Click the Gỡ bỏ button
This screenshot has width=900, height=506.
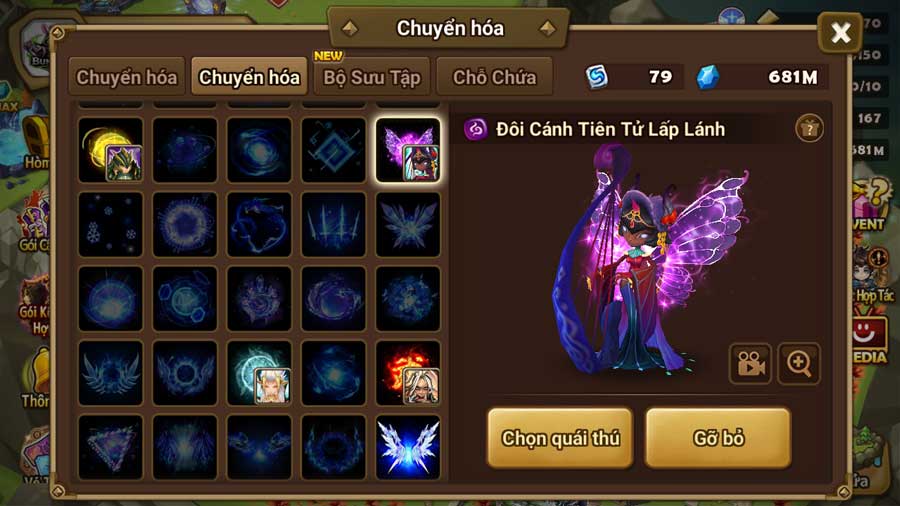718,438
